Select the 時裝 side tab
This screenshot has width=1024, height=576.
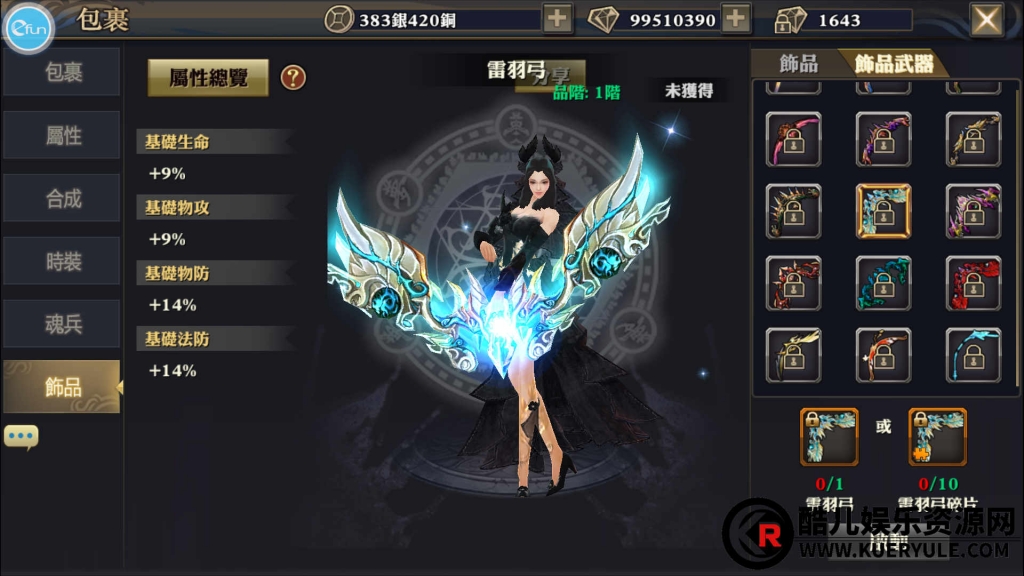coord(62,262)
